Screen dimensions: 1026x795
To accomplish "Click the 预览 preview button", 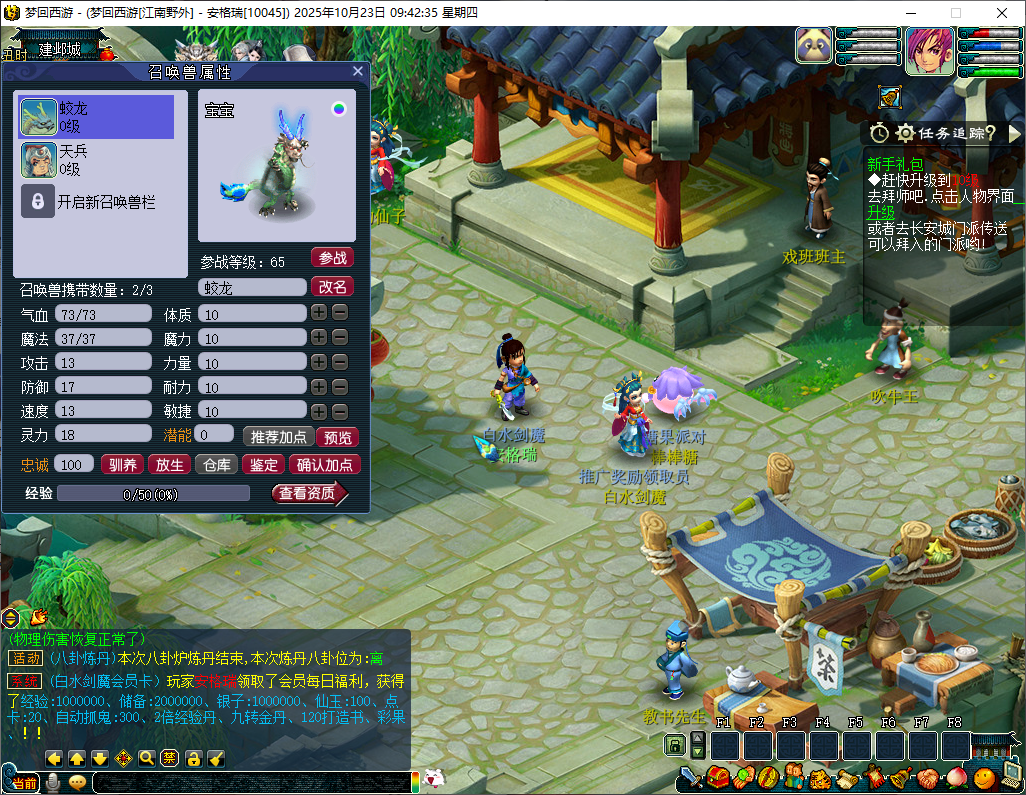I will 336,437.
